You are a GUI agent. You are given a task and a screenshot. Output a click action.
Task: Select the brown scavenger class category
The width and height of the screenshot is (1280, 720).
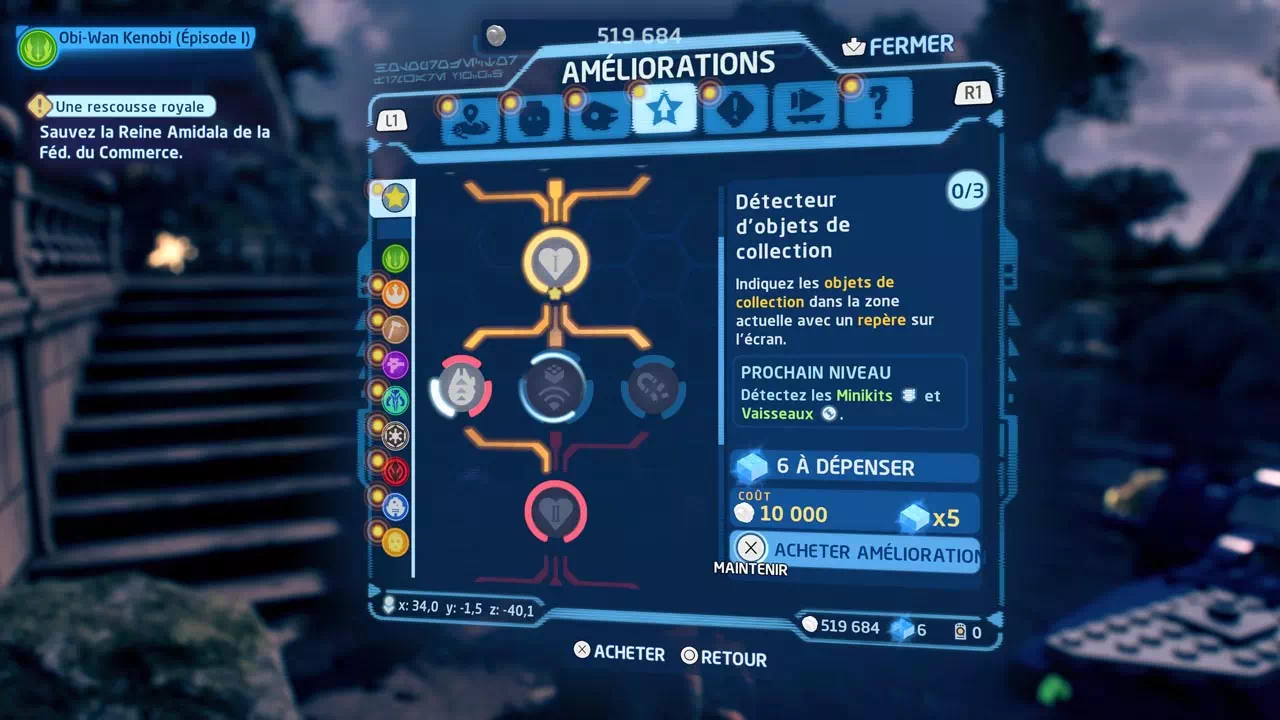click(395, 329)
